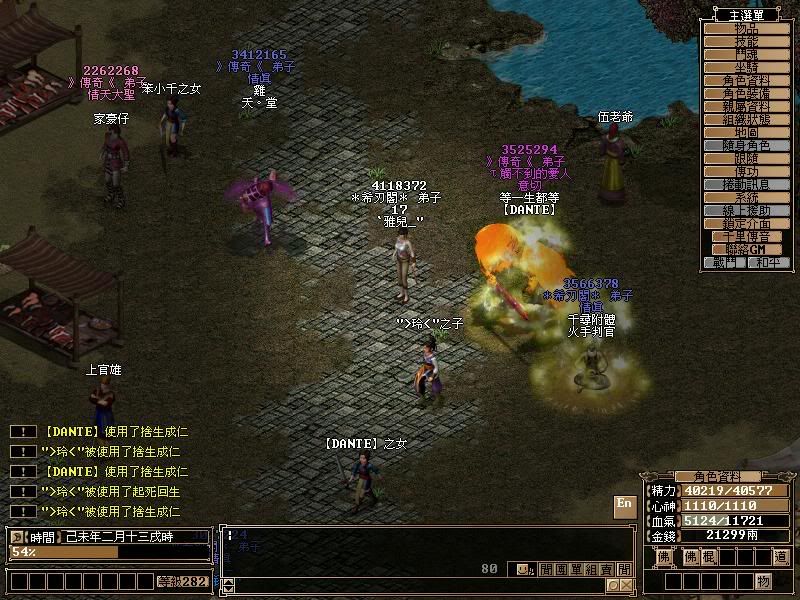Open the 物品 items menu entry
This screenshot has width=800, height=600.
(747, 30)
